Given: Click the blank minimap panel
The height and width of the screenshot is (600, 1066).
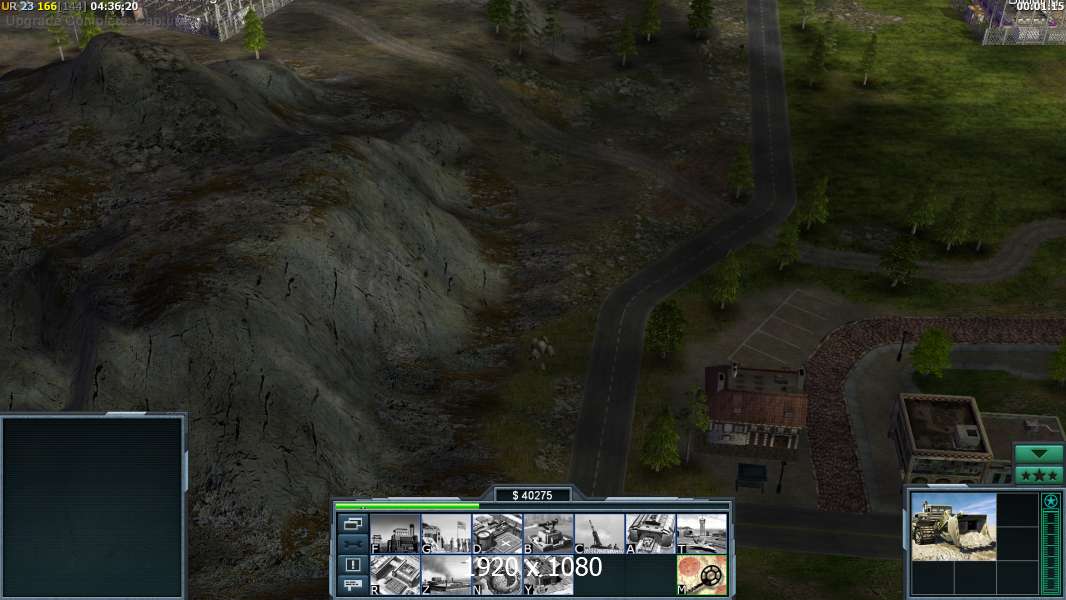Looking at the screenshot, I should [93, 507].
